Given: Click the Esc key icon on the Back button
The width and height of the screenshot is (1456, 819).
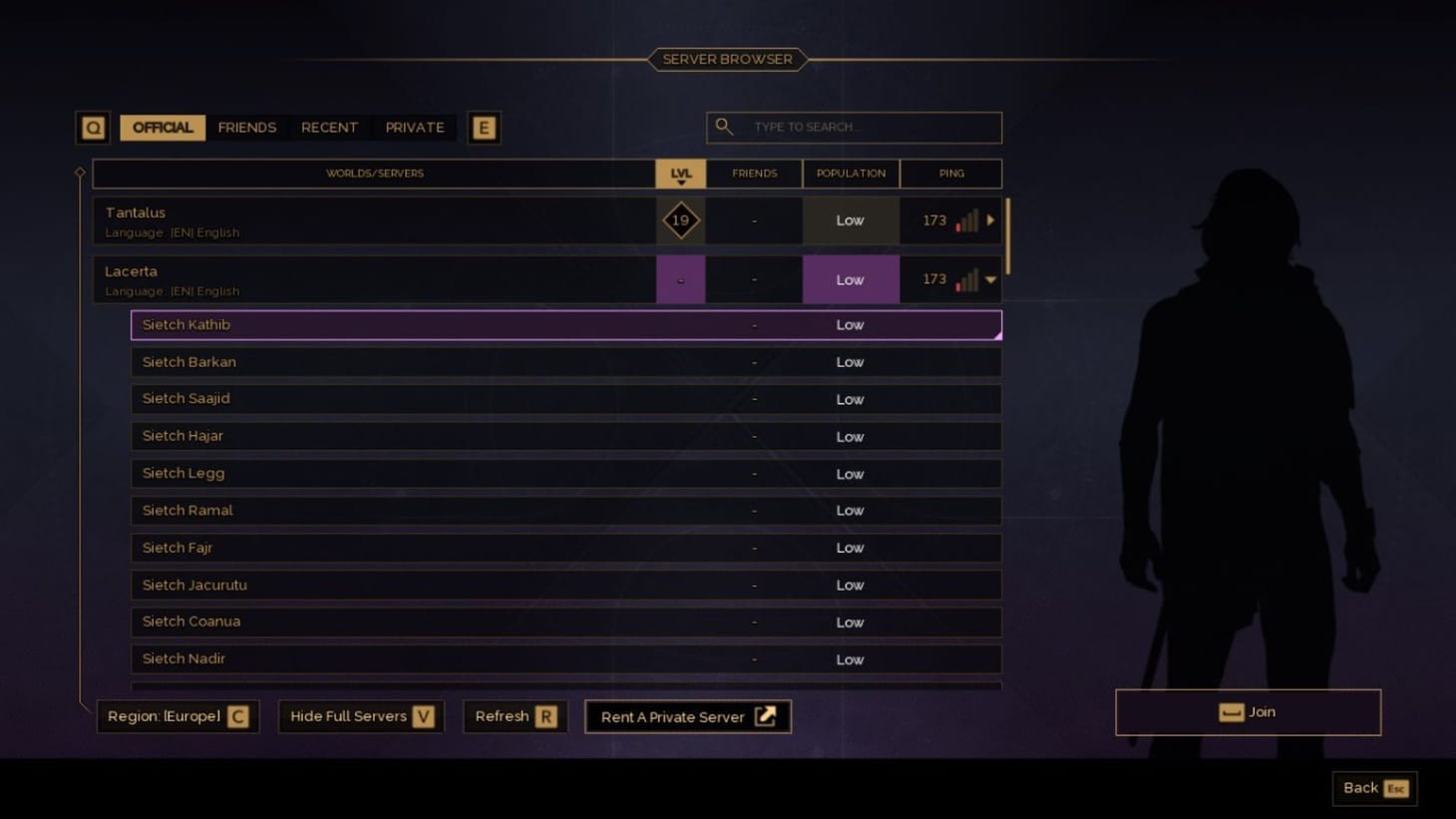Looking at the screenshot, I should click(1395, 788).
